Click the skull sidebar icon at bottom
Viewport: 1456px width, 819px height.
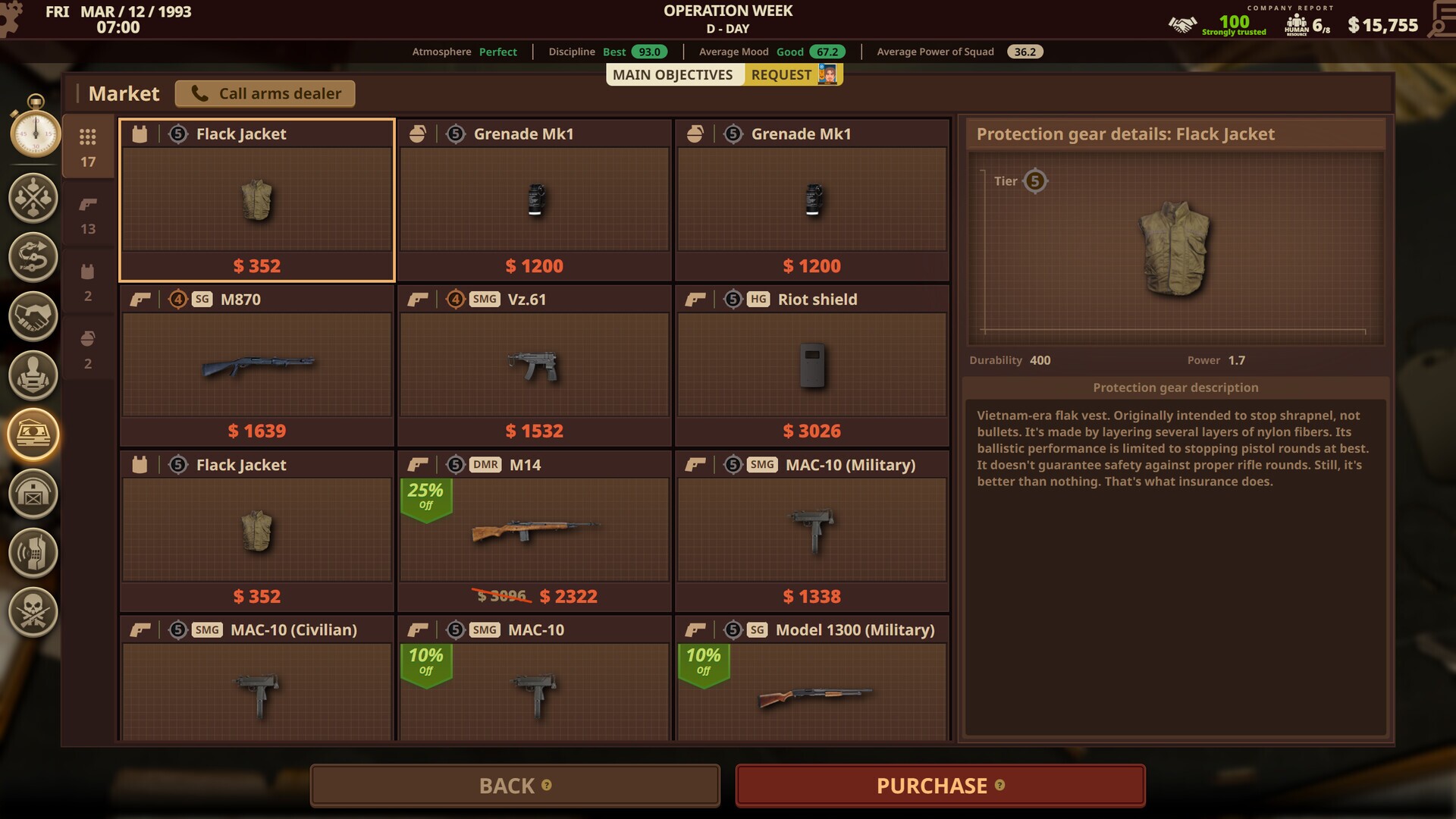(33, 611)
